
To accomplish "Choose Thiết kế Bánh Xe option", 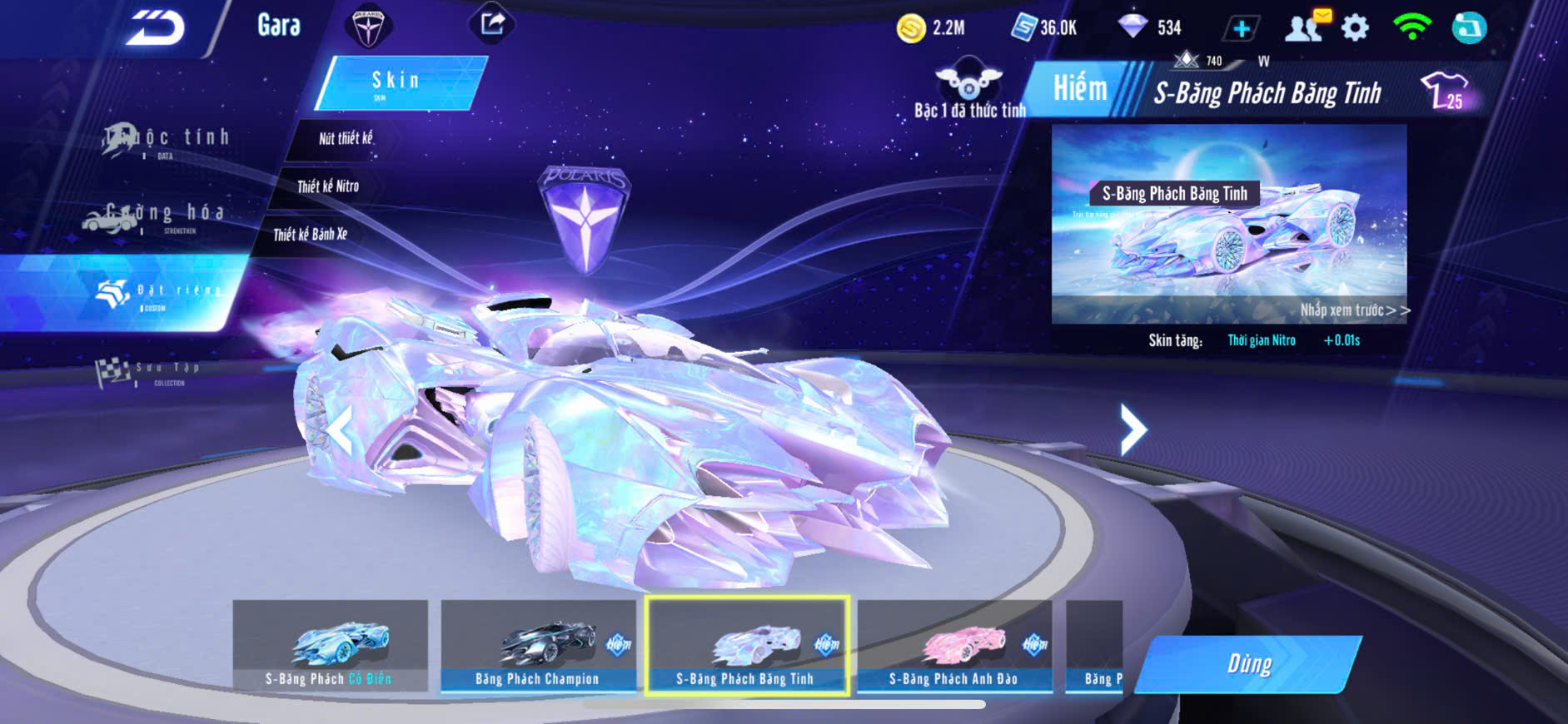I will pos(310,235).
